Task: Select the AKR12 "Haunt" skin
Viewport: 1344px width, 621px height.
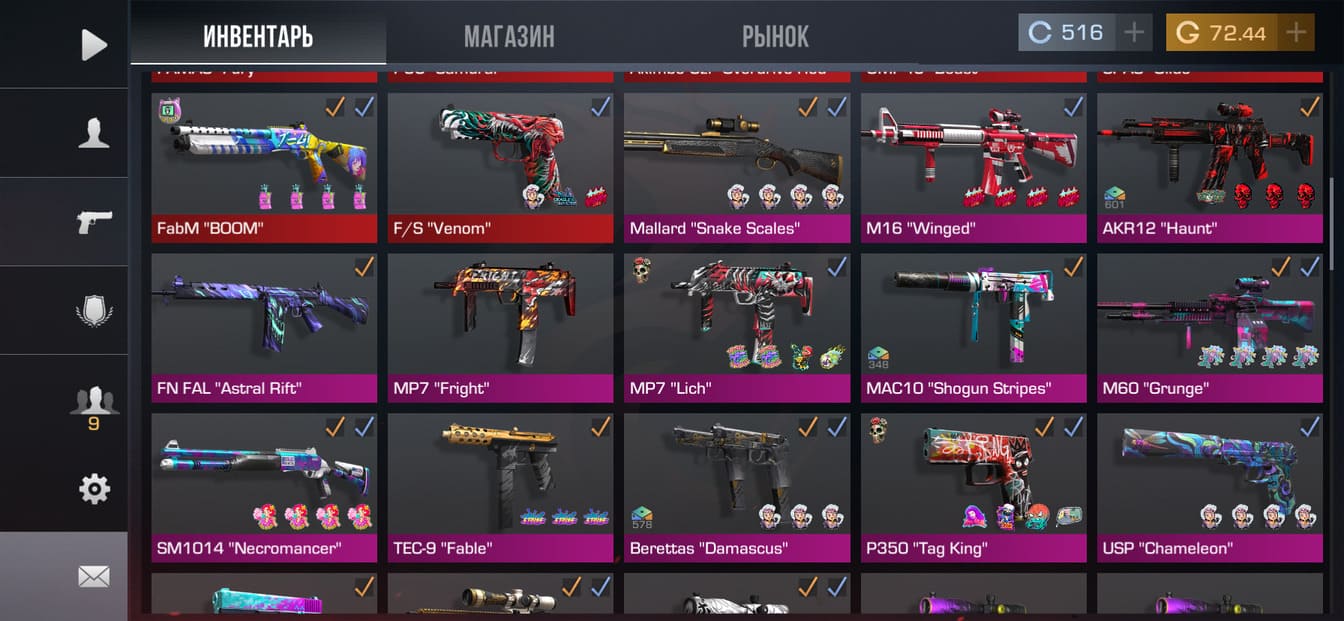Action: pyautogui.click(x=1209, y=167)
